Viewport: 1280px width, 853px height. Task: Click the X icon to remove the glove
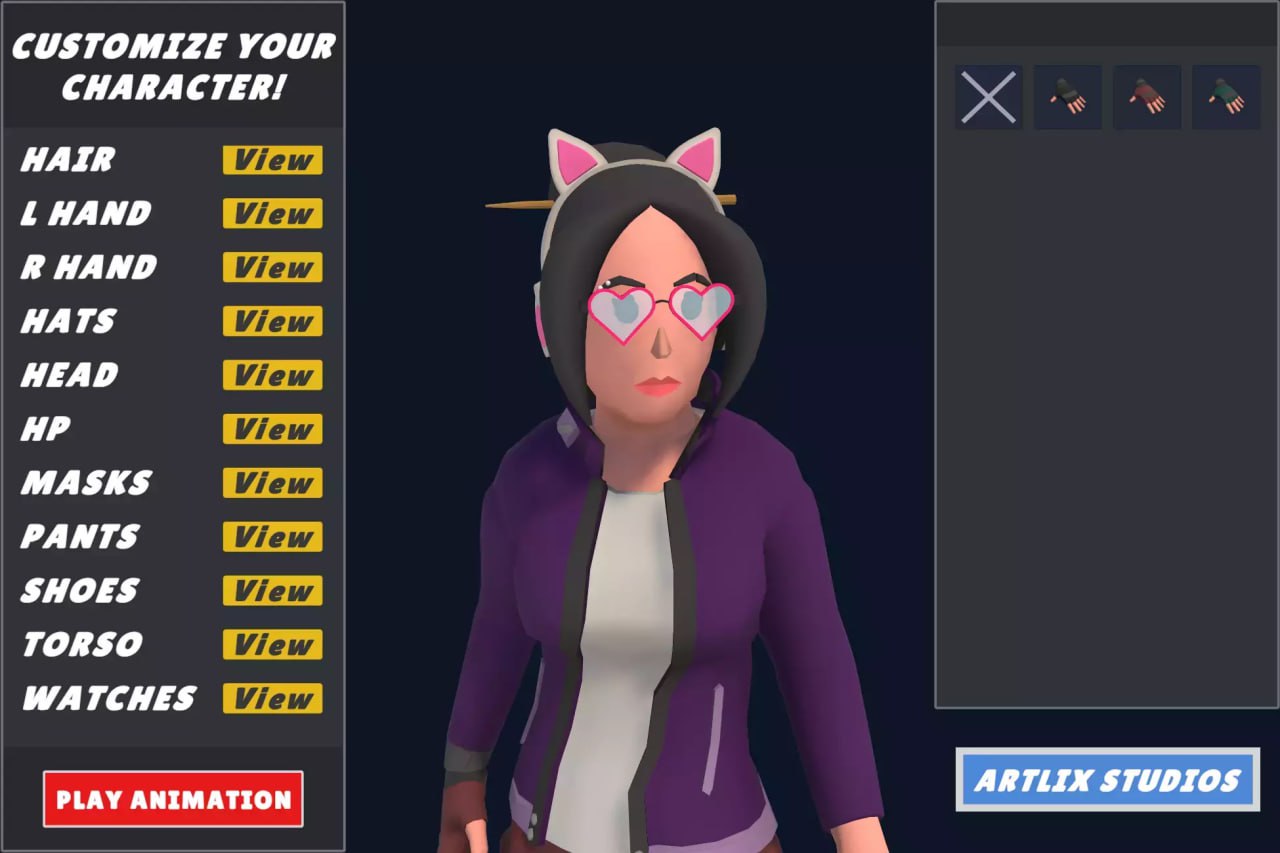coord(988,97)
